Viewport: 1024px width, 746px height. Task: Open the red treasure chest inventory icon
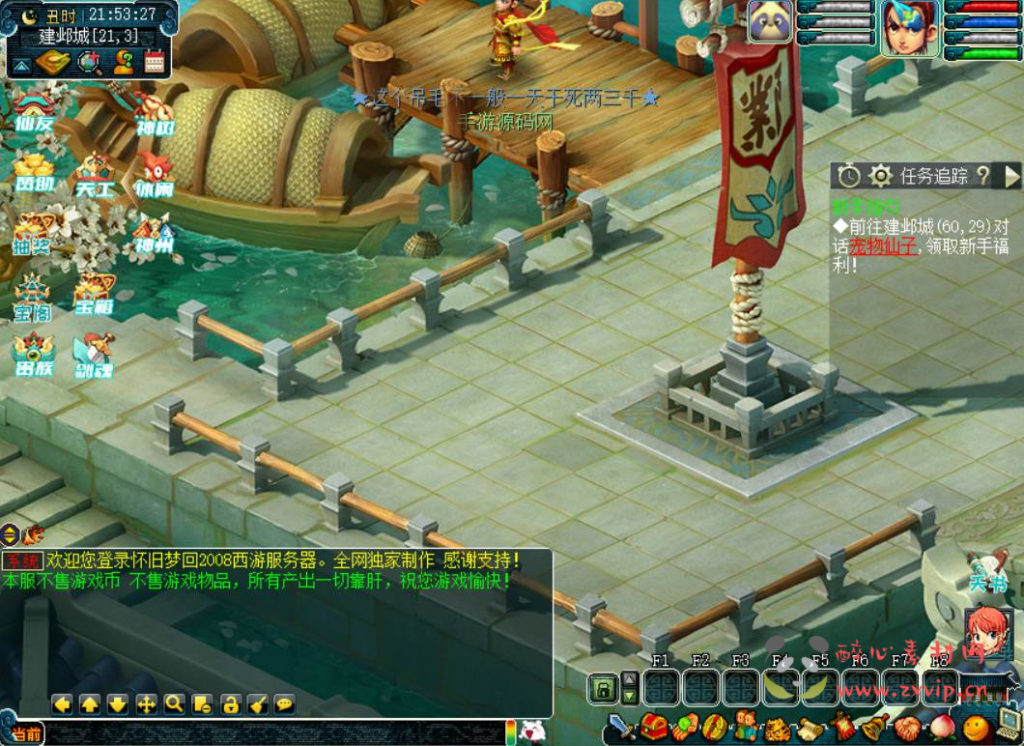click(x=654, y=727)
